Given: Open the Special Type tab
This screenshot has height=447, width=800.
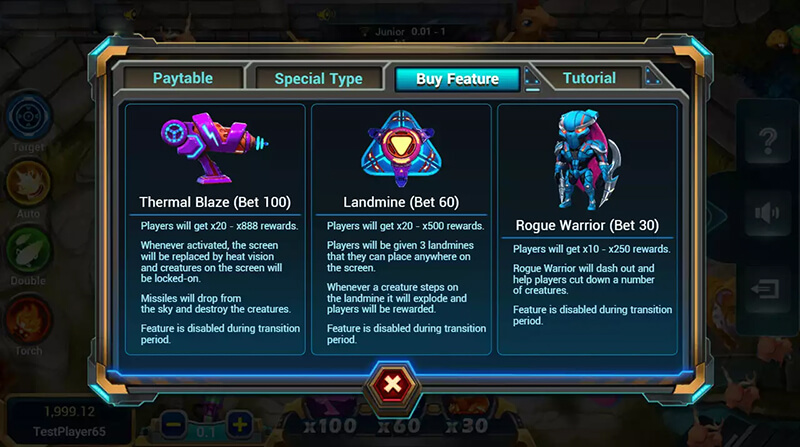Looking at the screenshot, I should coord(318,78).
